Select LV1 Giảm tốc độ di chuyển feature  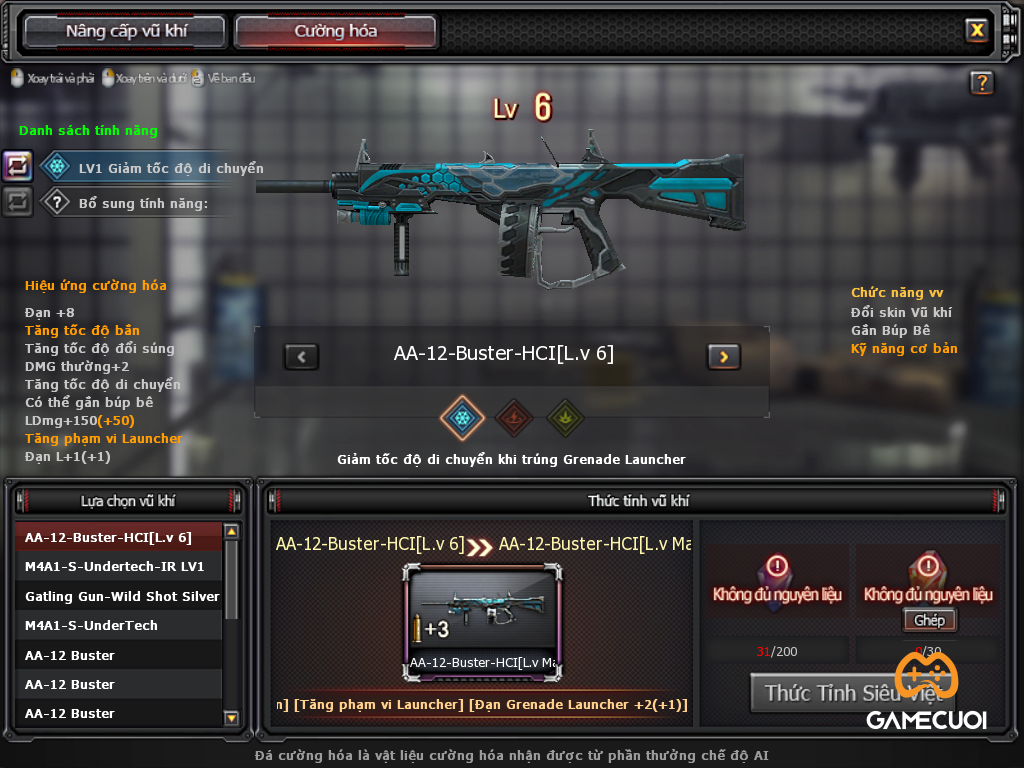coord(150,168)
